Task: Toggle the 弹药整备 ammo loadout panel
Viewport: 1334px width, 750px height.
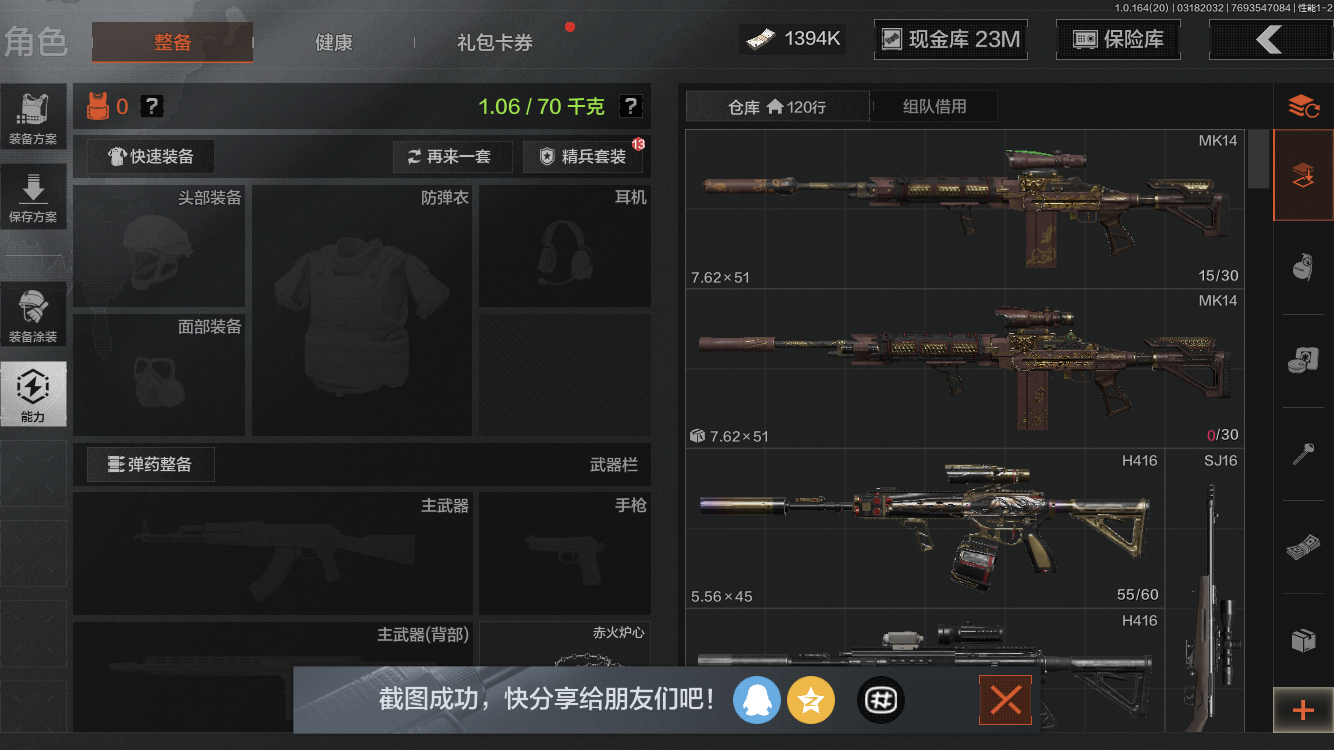Action: (x=149, y=464)
